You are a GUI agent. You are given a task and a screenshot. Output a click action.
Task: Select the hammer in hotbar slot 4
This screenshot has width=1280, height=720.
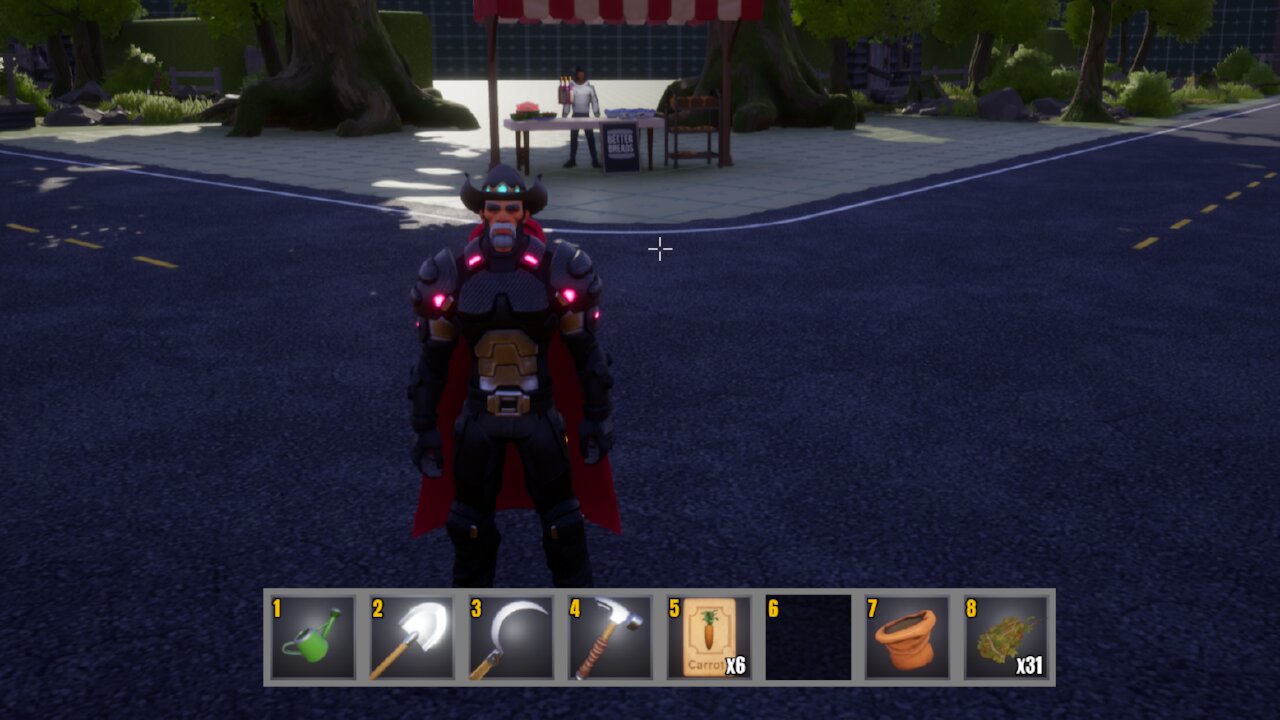click(610, 637)
